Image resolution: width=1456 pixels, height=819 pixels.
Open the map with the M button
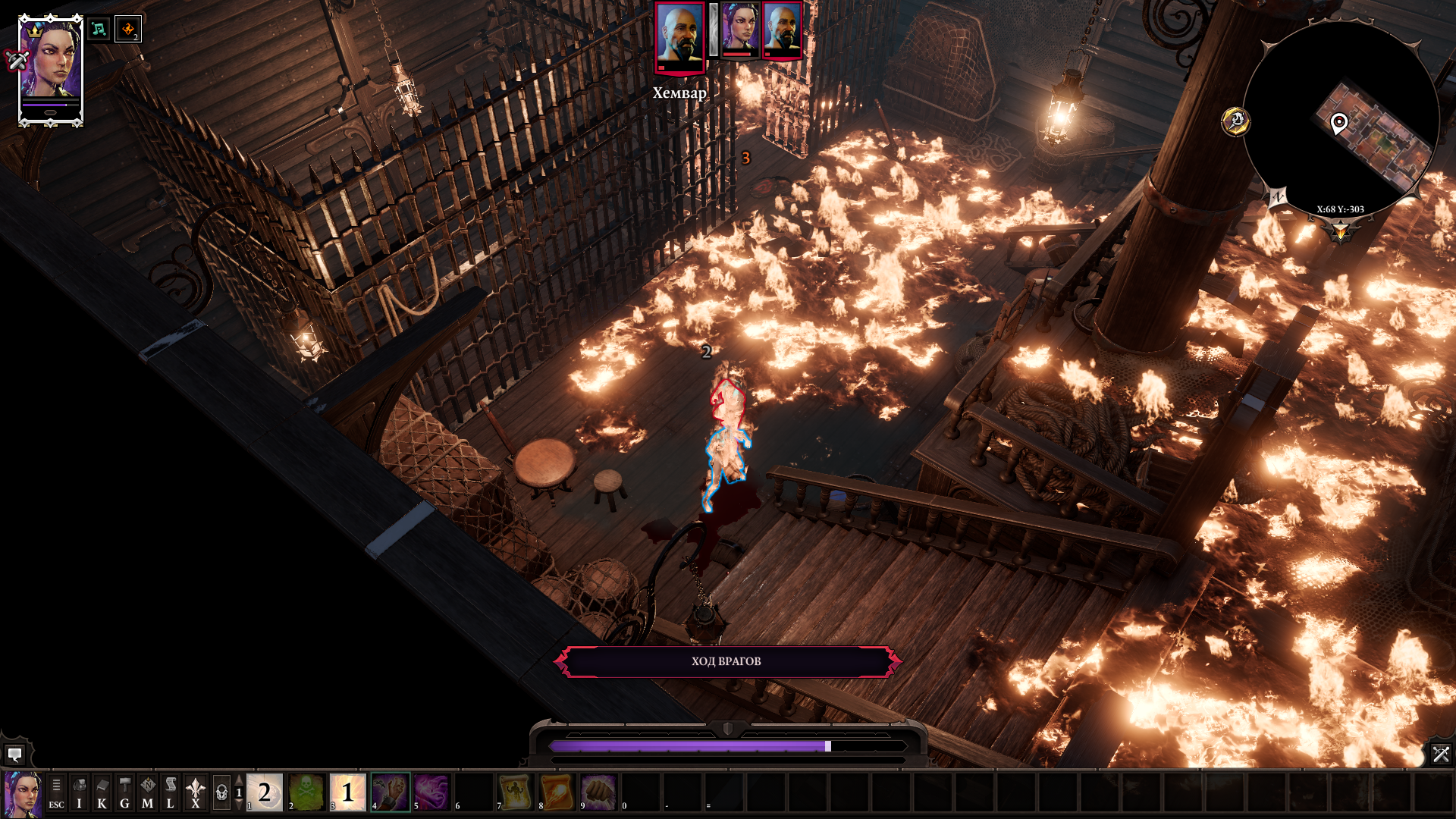tap(147, 792)
